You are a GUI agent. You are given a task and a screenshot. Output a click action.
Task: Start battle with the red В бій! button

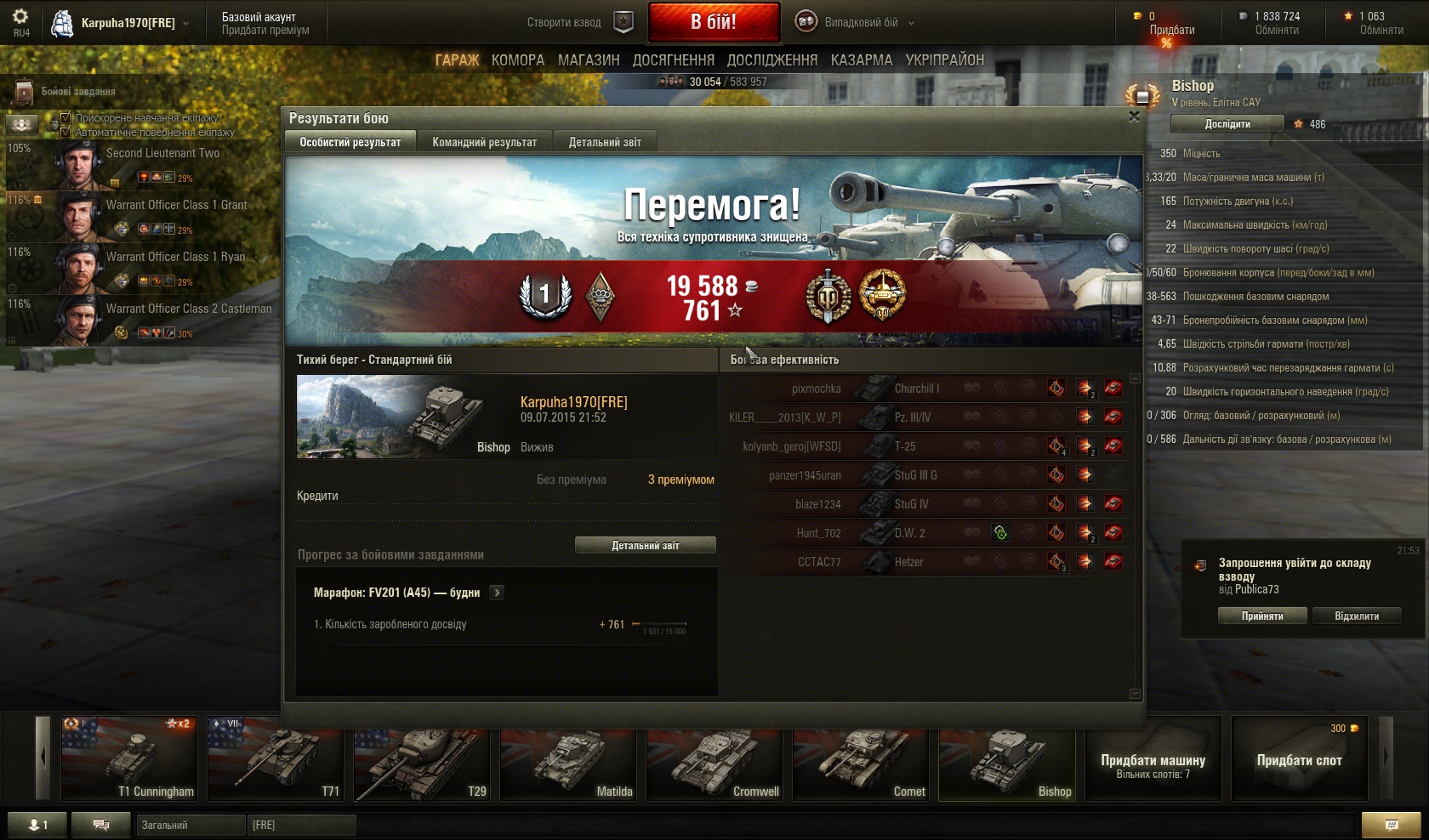(714, 22)
